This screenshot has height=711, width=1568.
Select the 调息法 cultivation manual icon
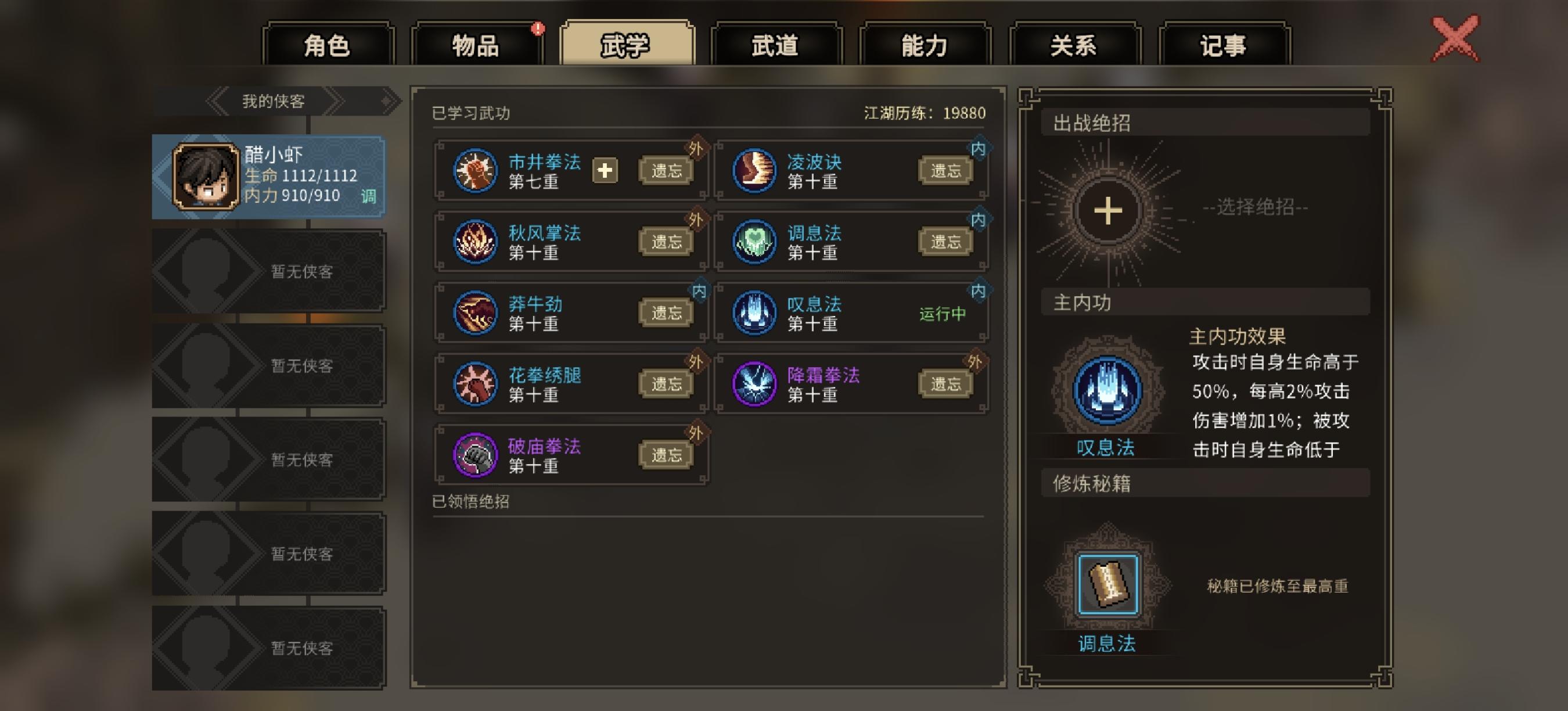point(1109,581)
